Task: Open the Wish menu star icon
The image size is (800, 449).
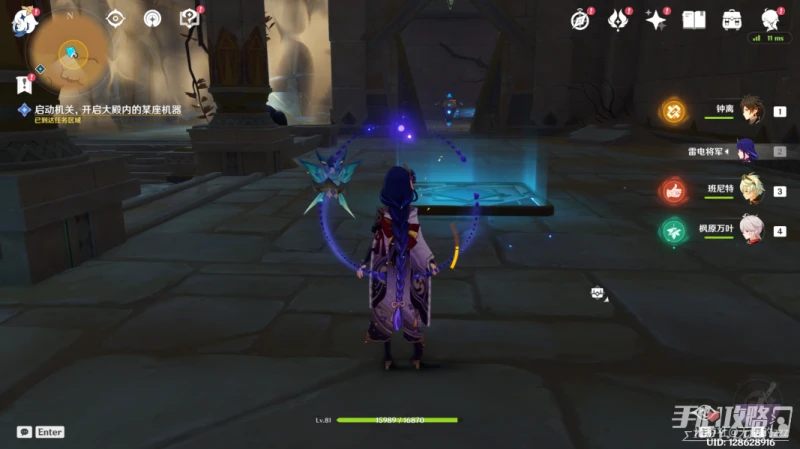Action: click(x=656, y=19)
